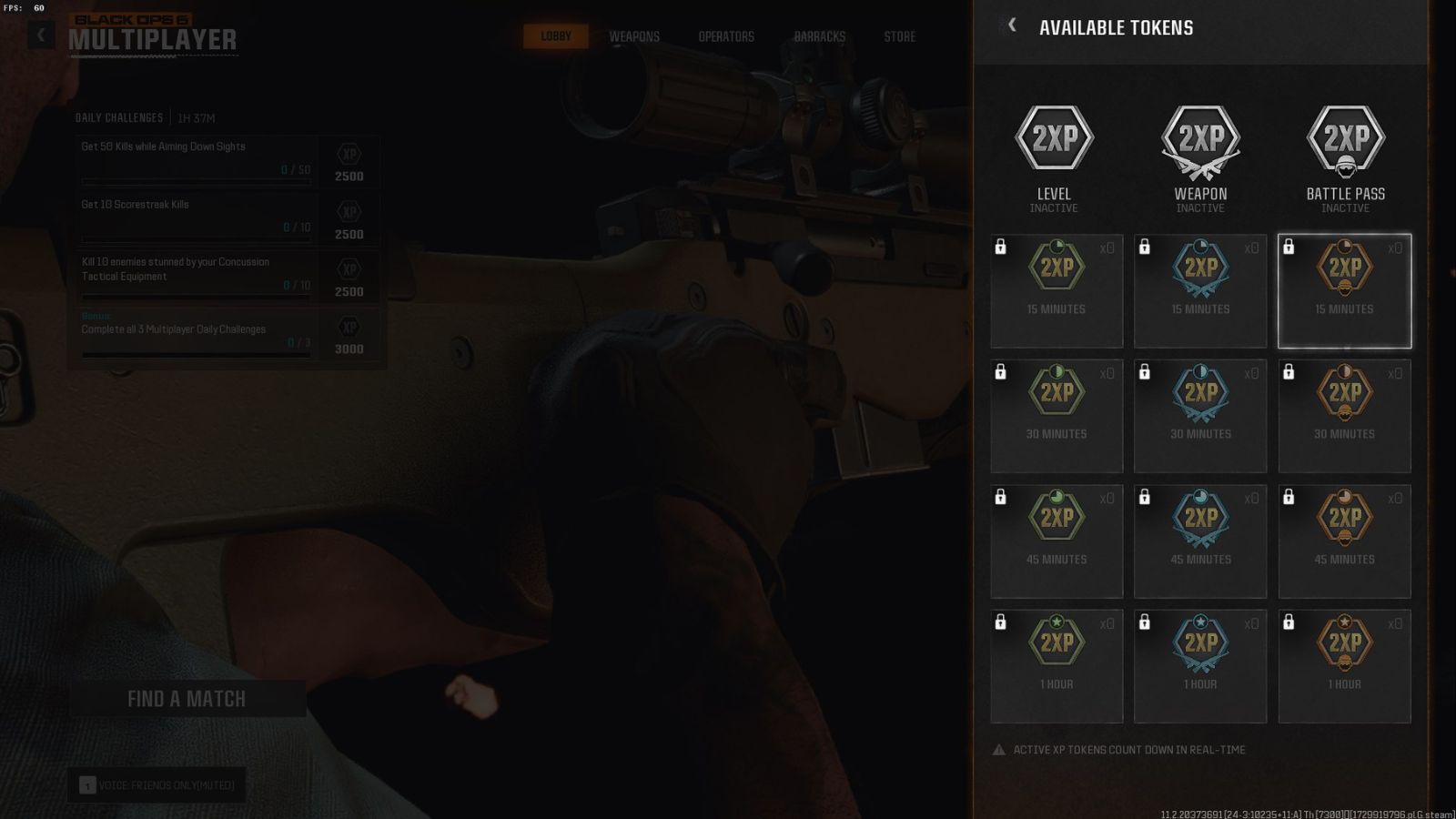
Task: Activate the 45 minute Battle Pass token
Action: [x=1345, y=539]
